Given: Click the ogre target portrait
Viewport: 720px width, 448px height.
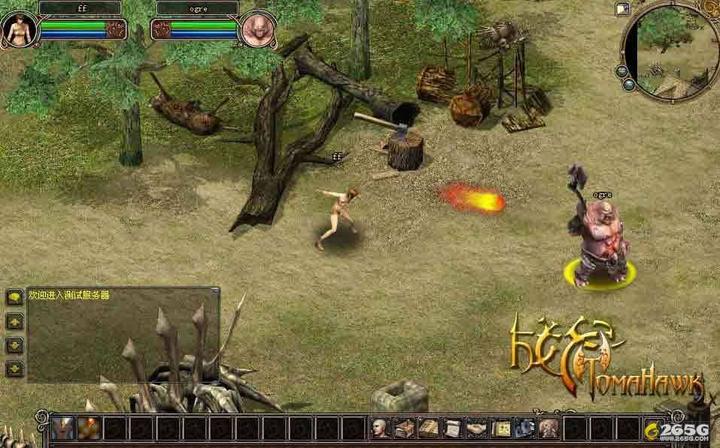Looking at the screenshot, I should pos(257,29).
